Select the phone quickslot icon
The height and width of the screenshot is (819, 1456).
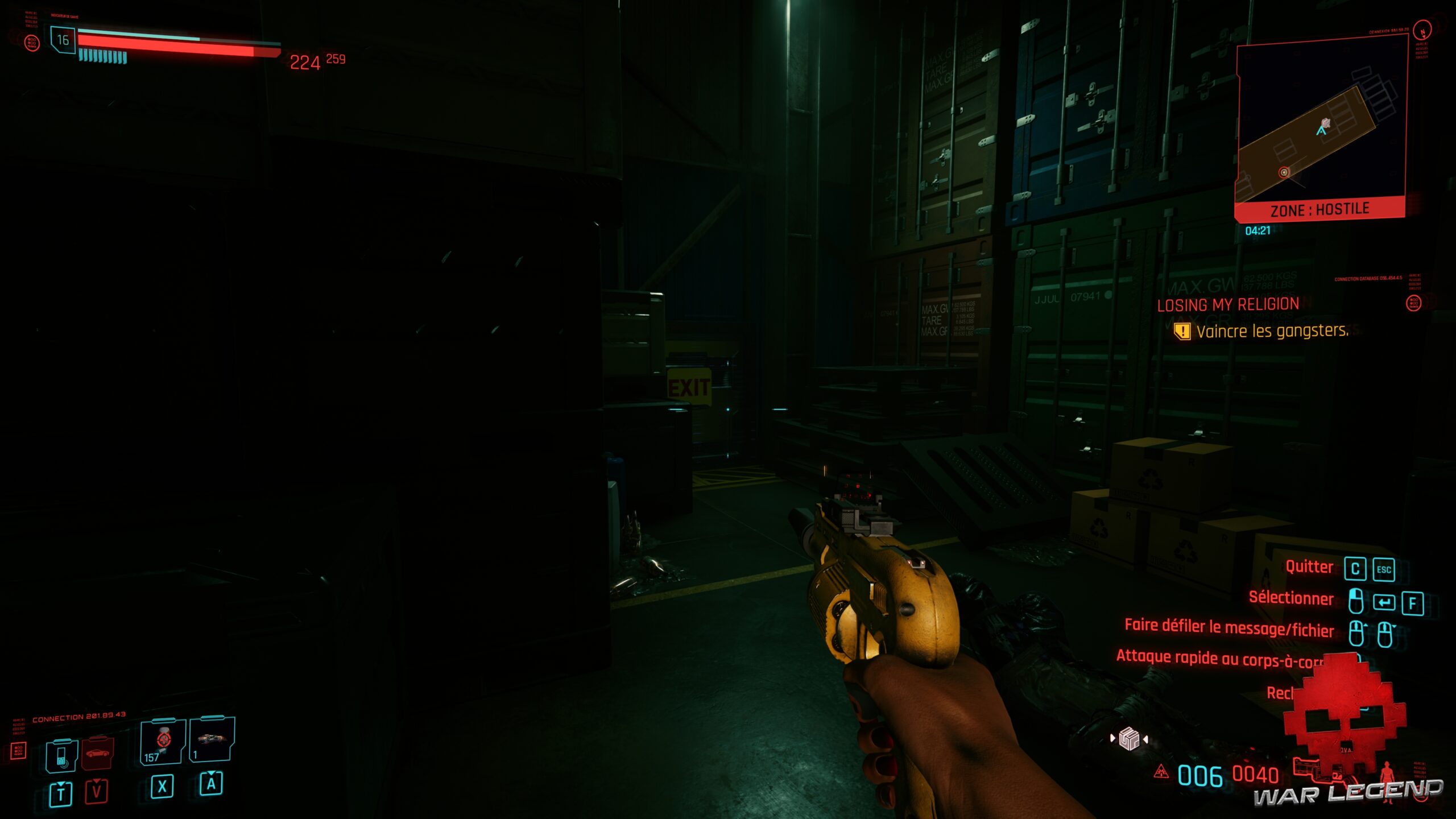pyautogui.click(x=61, y=755)
